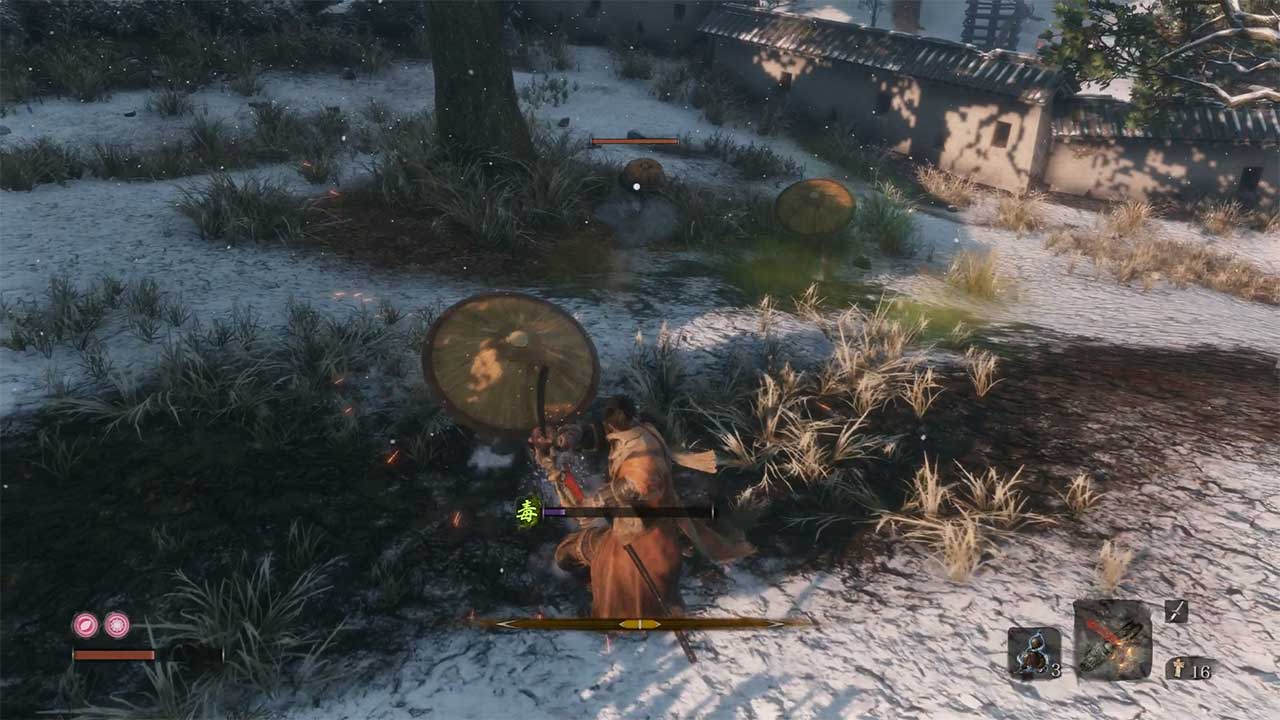This screenshot has width=1280, height=720.
Task: Expand the Spirit Emblem count display
Action: (x=1190, y=668)
